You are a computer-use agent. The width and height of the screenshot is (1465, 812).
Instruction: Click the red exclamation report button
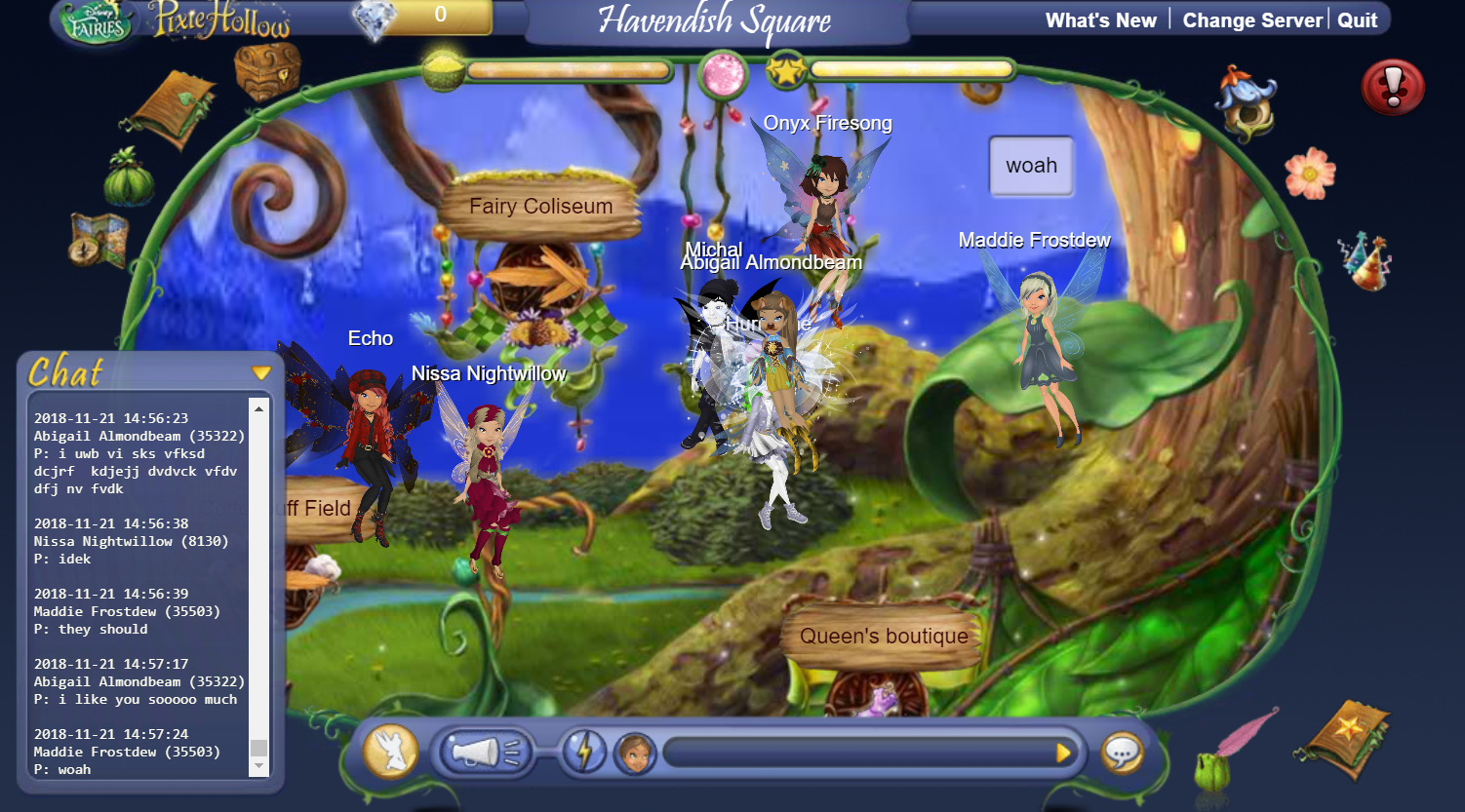[1392, 88]
